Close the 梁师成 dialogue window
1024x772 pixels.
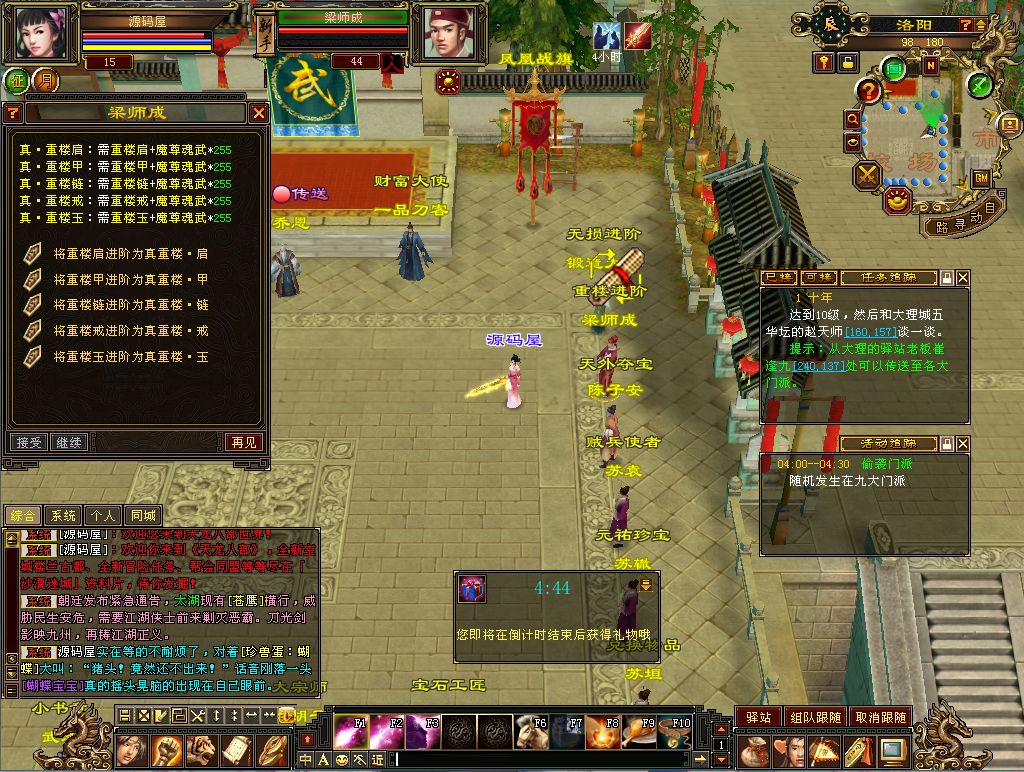click(x=259, y=113)
